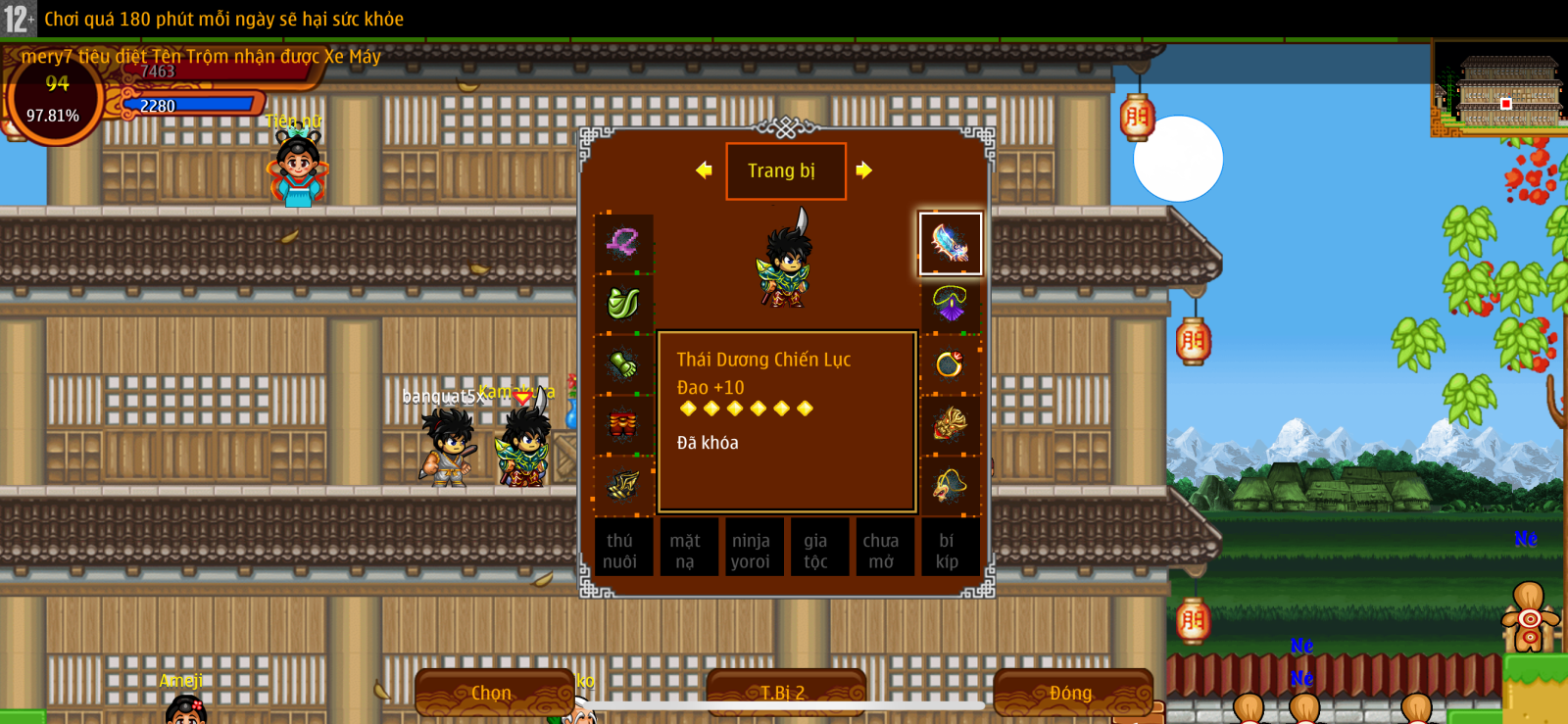The image size is (1568, 724).
Task: Open the thú nuôi pet slot
Action: 620,550
